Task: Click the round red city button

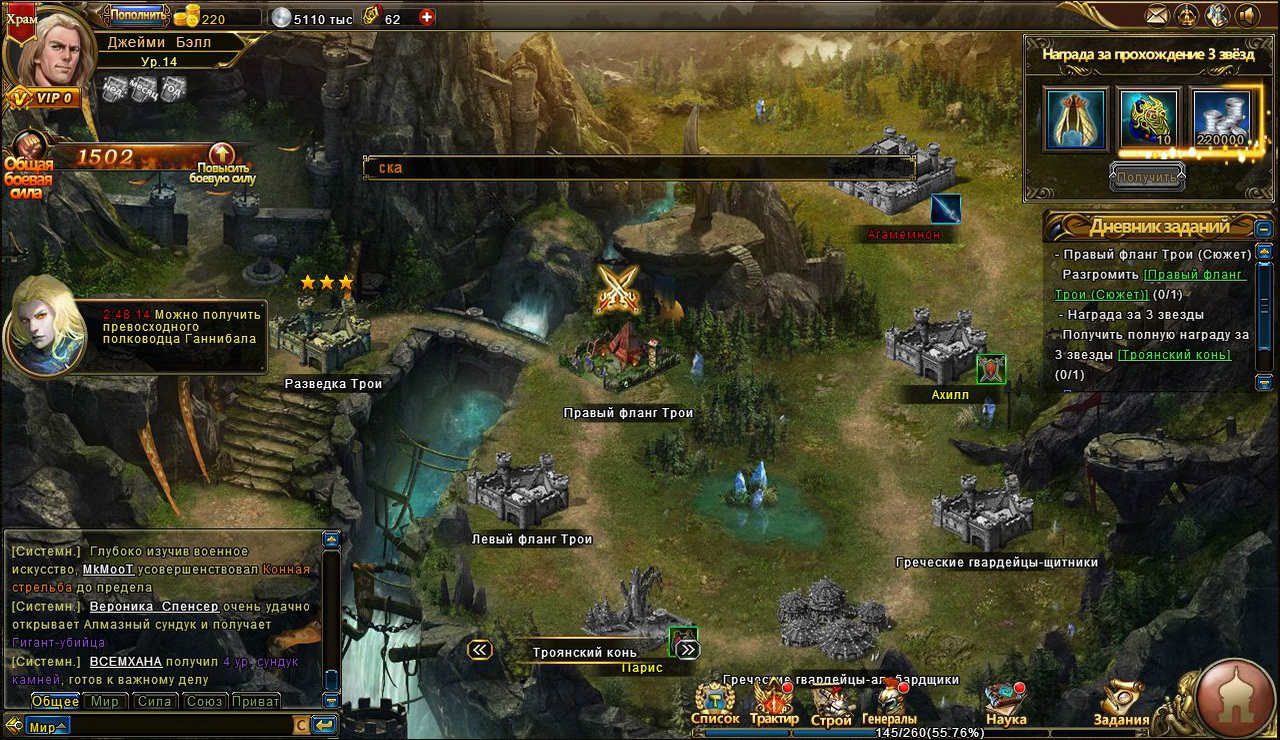Action: click(x=1234, y=696)
